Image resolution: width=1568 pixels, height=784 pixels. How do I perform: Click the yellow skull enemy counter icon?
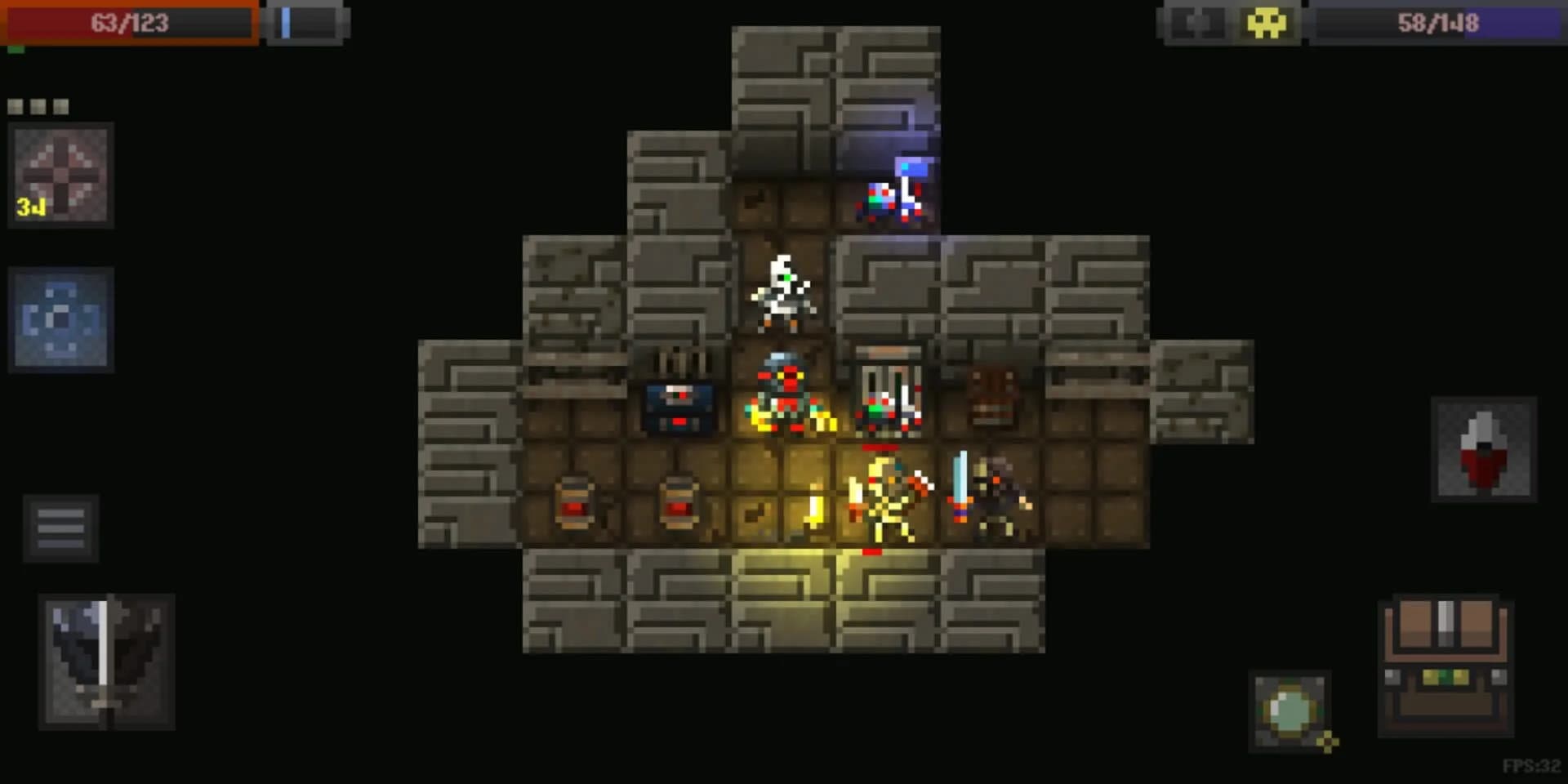(1267, 24)
